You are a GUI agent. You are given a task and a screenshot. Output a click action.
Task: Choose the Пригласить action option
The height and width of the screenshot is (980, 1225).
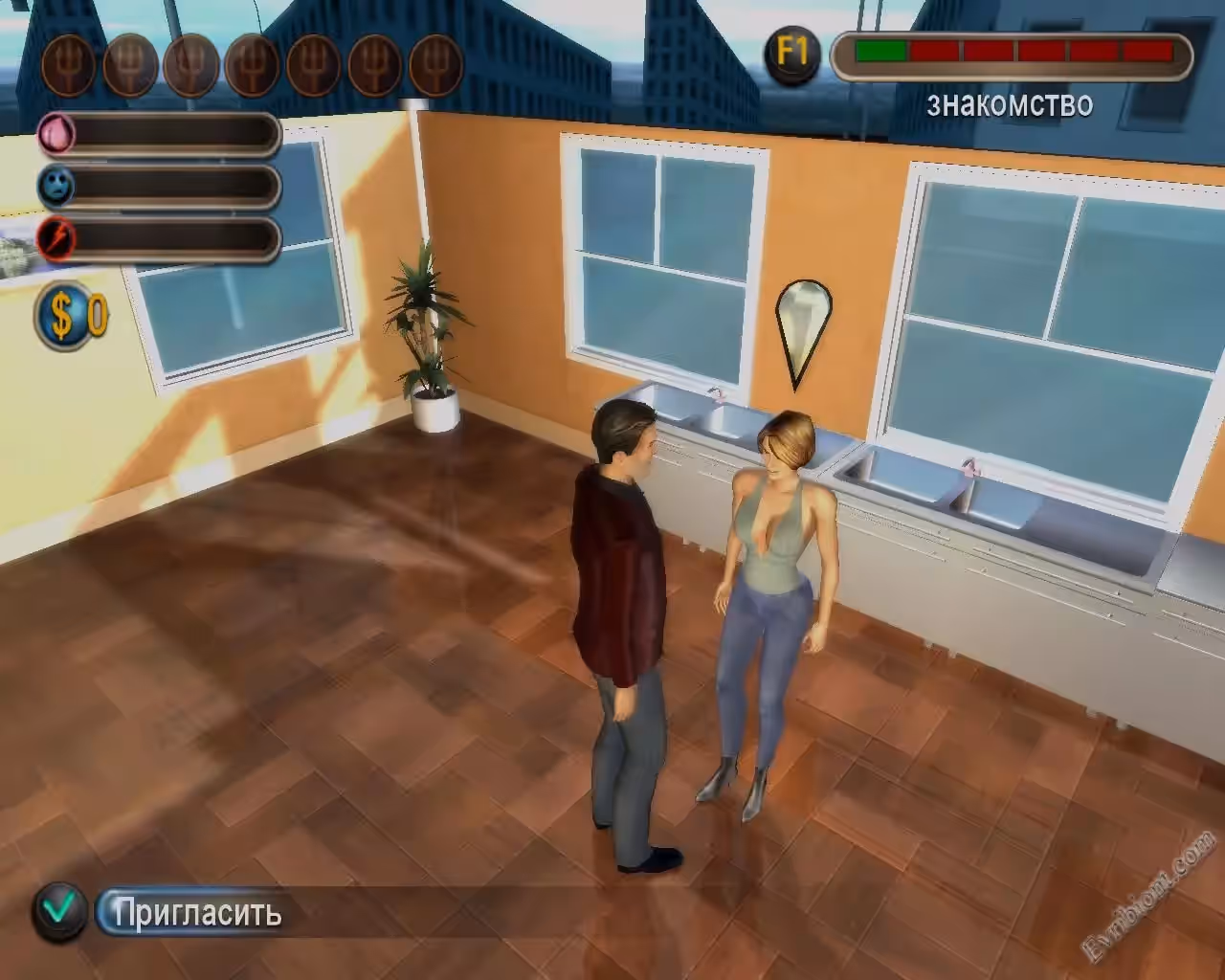[x=197, y=913]
